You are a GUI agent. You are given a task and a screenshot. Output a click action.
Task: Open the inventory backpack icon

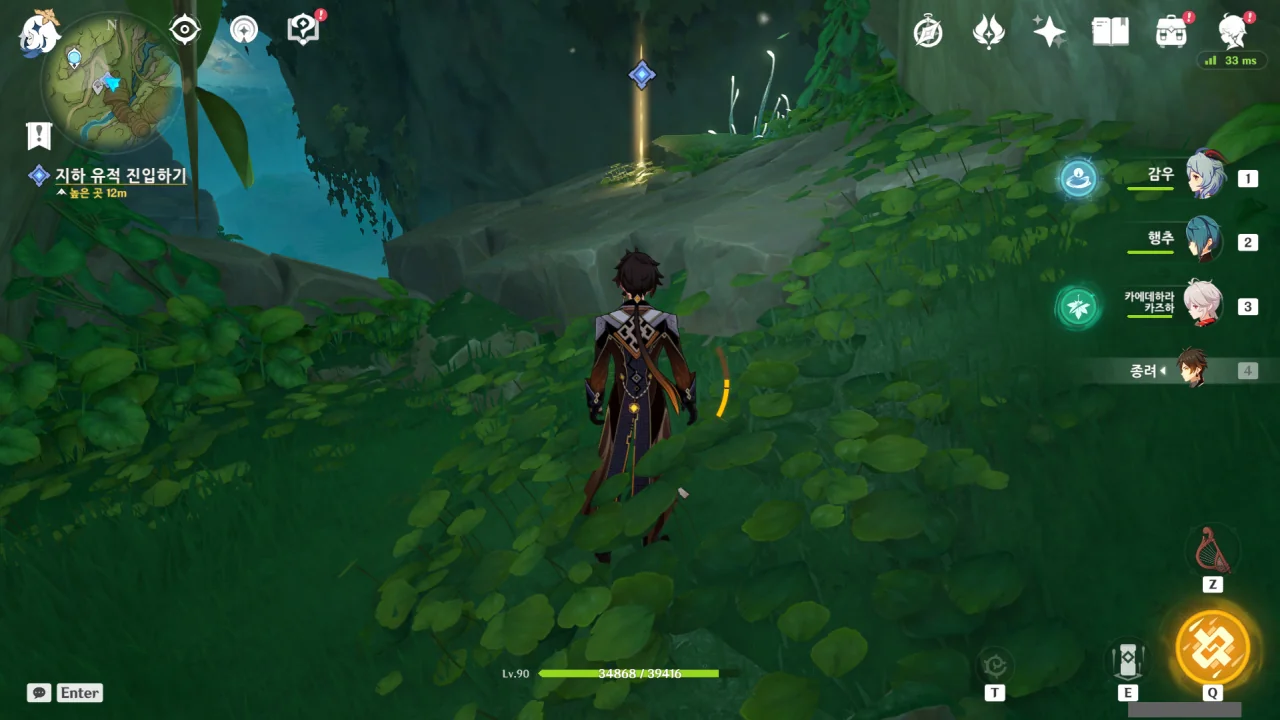point(1171,32)
